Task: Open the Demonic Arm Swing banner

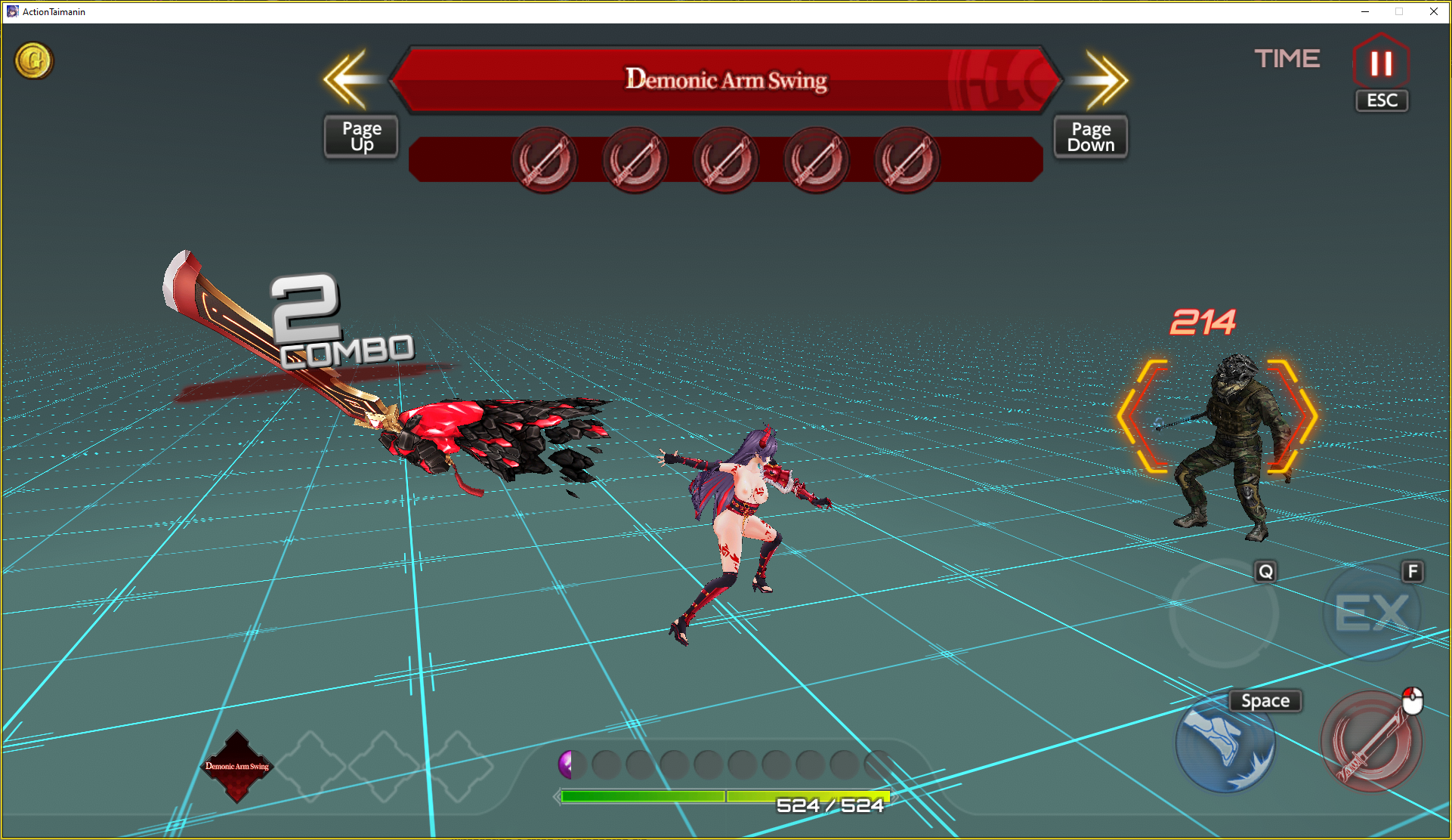Action: 726,79
